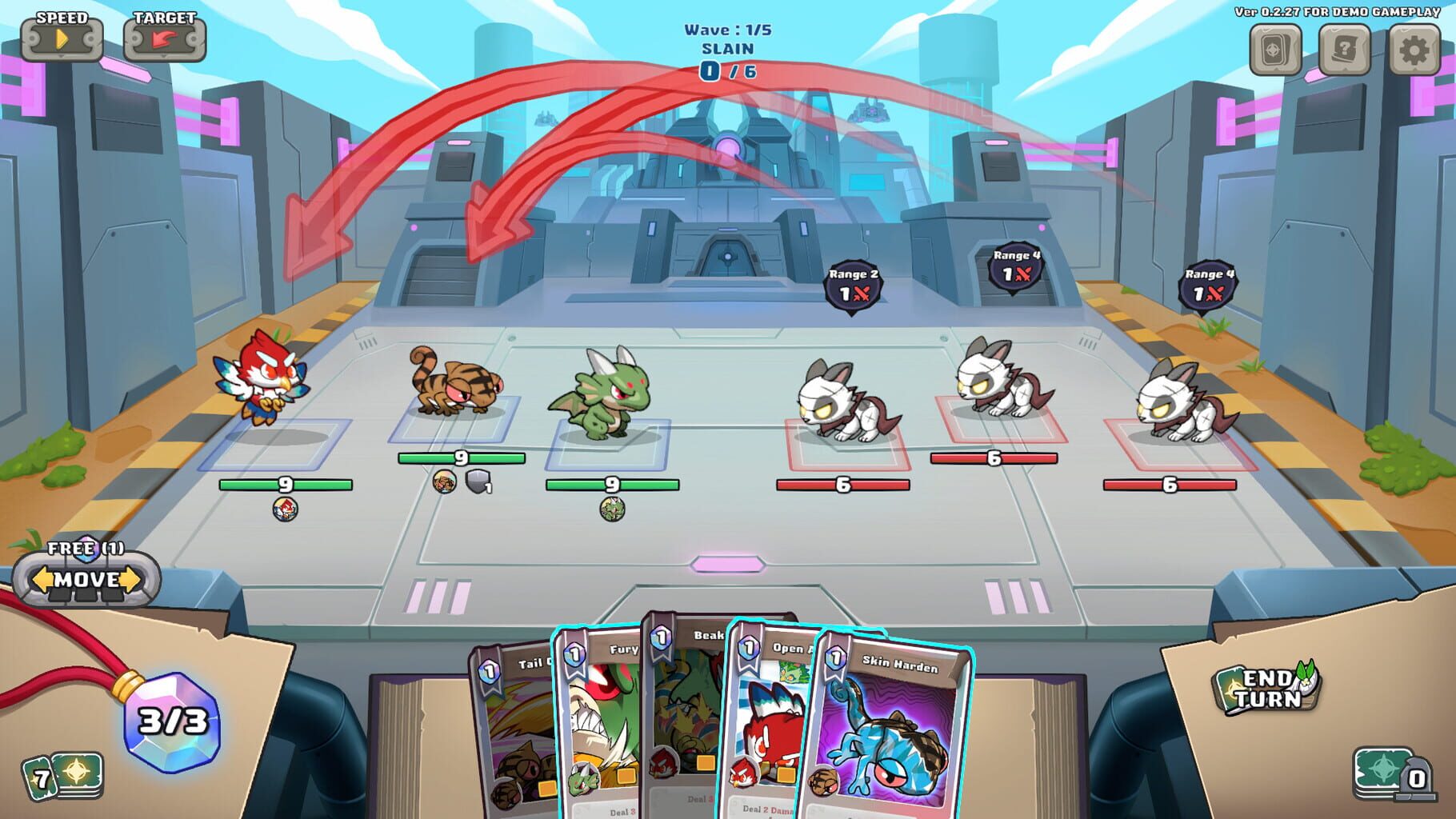Viewport: 1456px width, 819px height.
Task: Click the Range 2 attack badge above the enemy
Action: pyautogui.click(x=853, y=284)
